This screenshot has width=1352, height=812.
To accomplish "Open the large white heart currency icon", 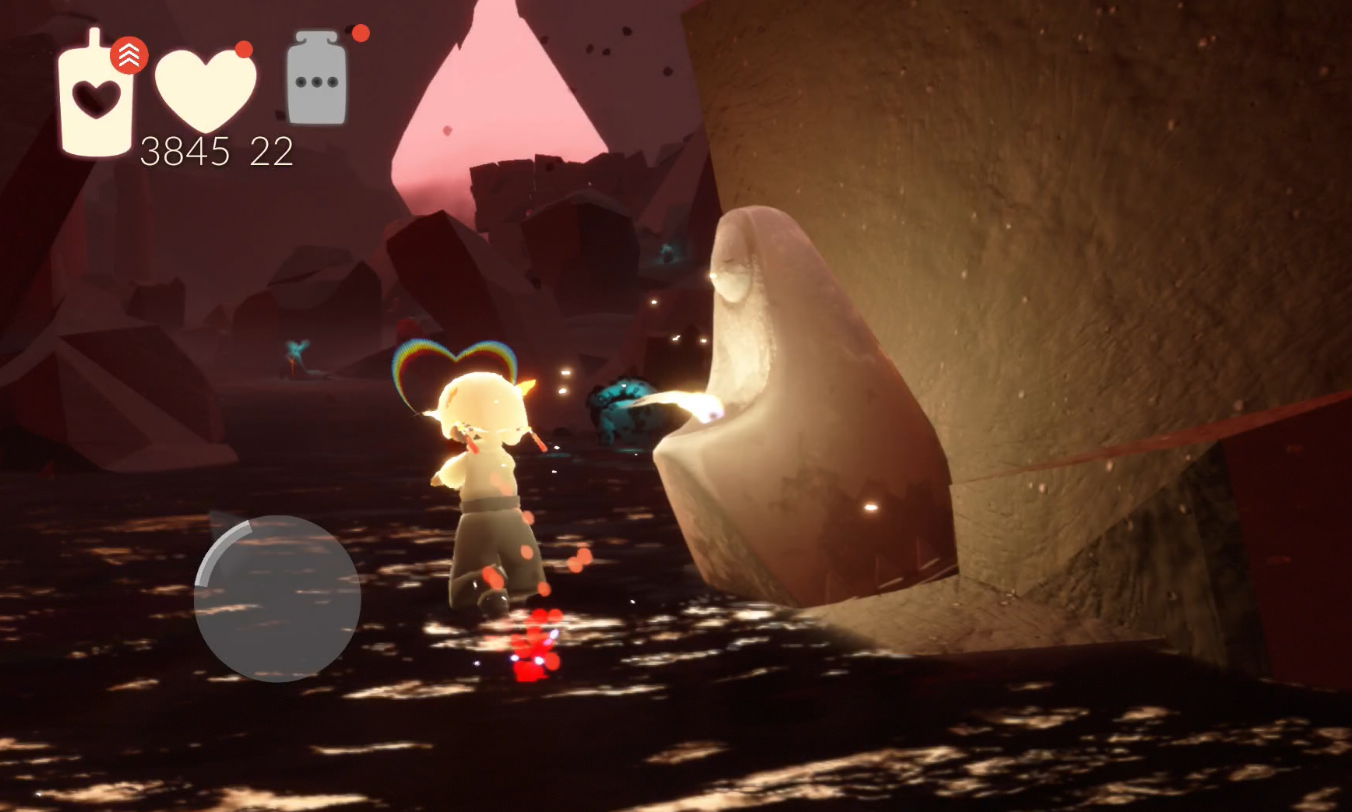I will tap(206, 88).
